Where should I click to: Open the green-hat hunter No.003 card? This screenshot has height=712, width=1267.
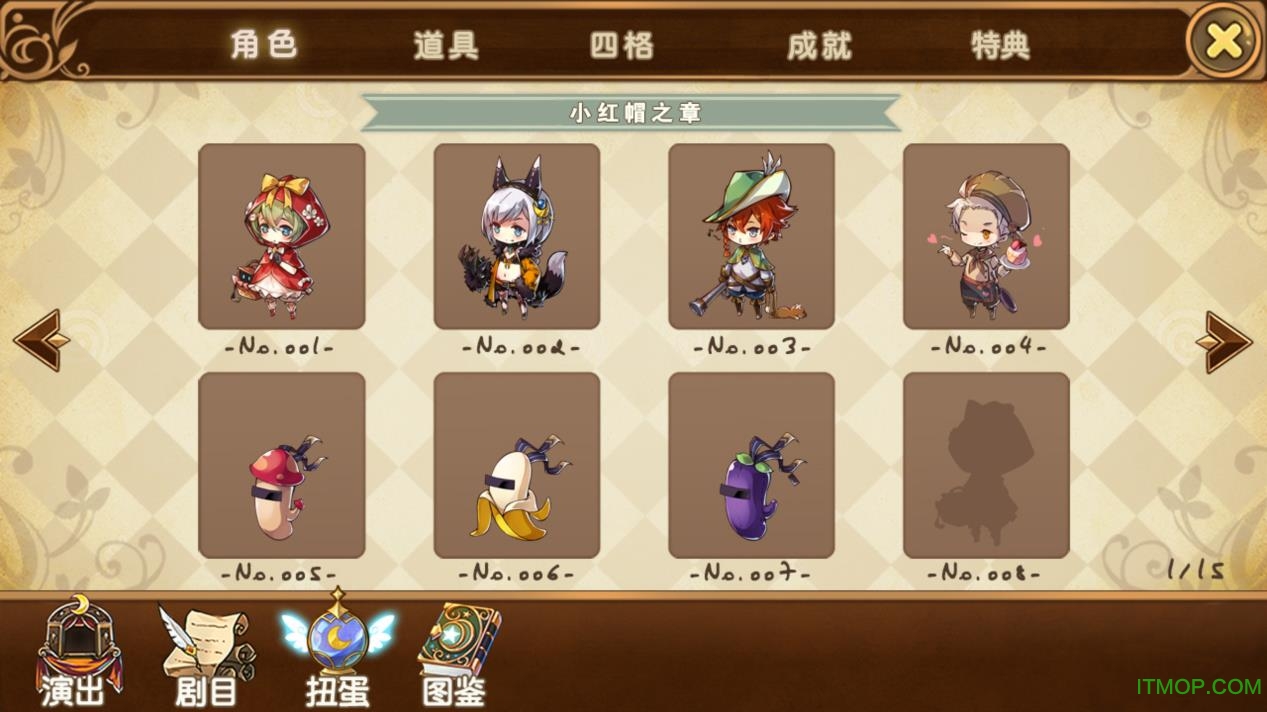pos(751,236)
